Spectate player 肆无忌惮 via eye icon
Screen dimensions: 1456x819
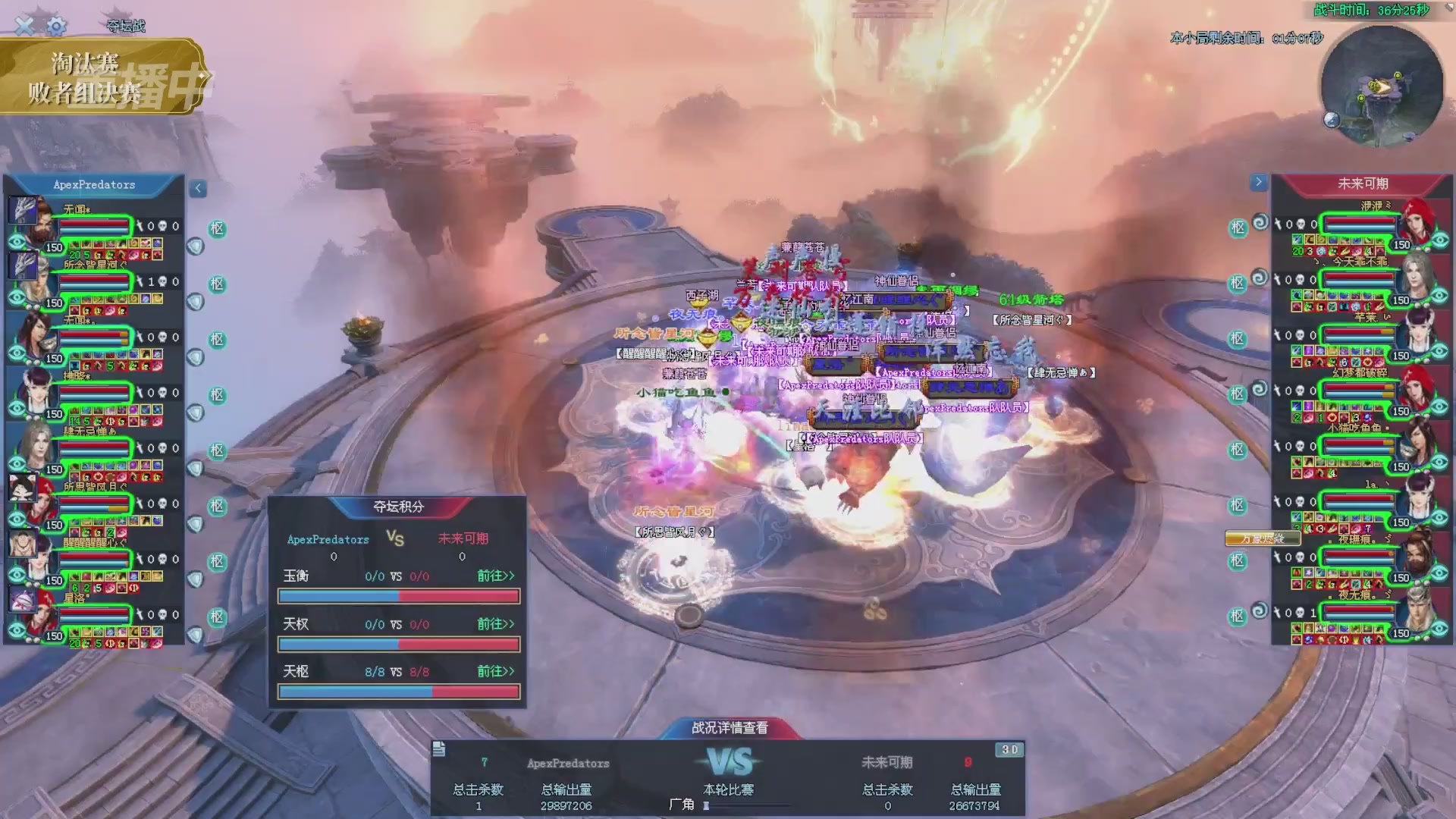tap(17, 463)
